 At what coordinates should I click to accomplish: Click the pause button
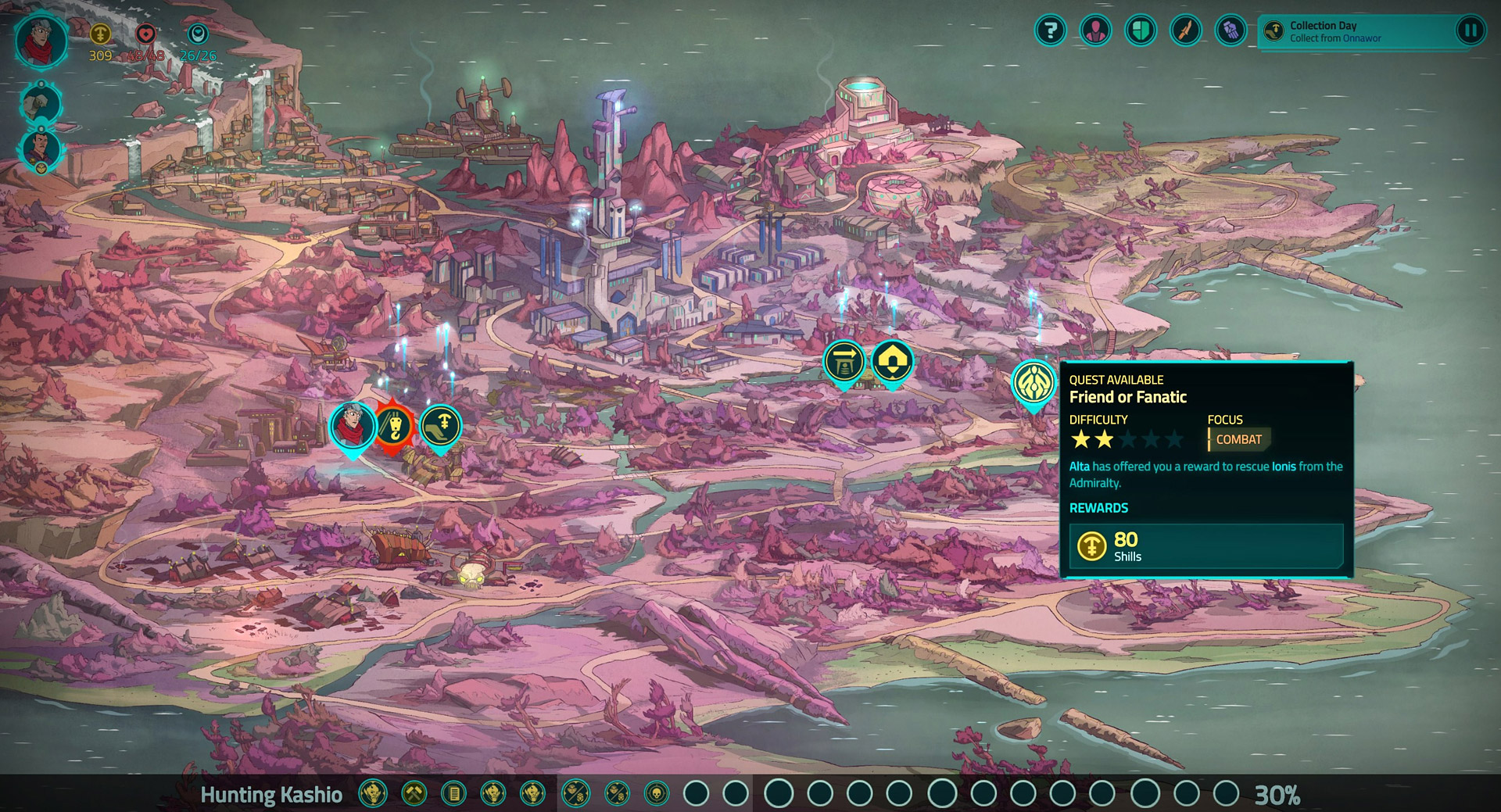[x=1470, y=31]
